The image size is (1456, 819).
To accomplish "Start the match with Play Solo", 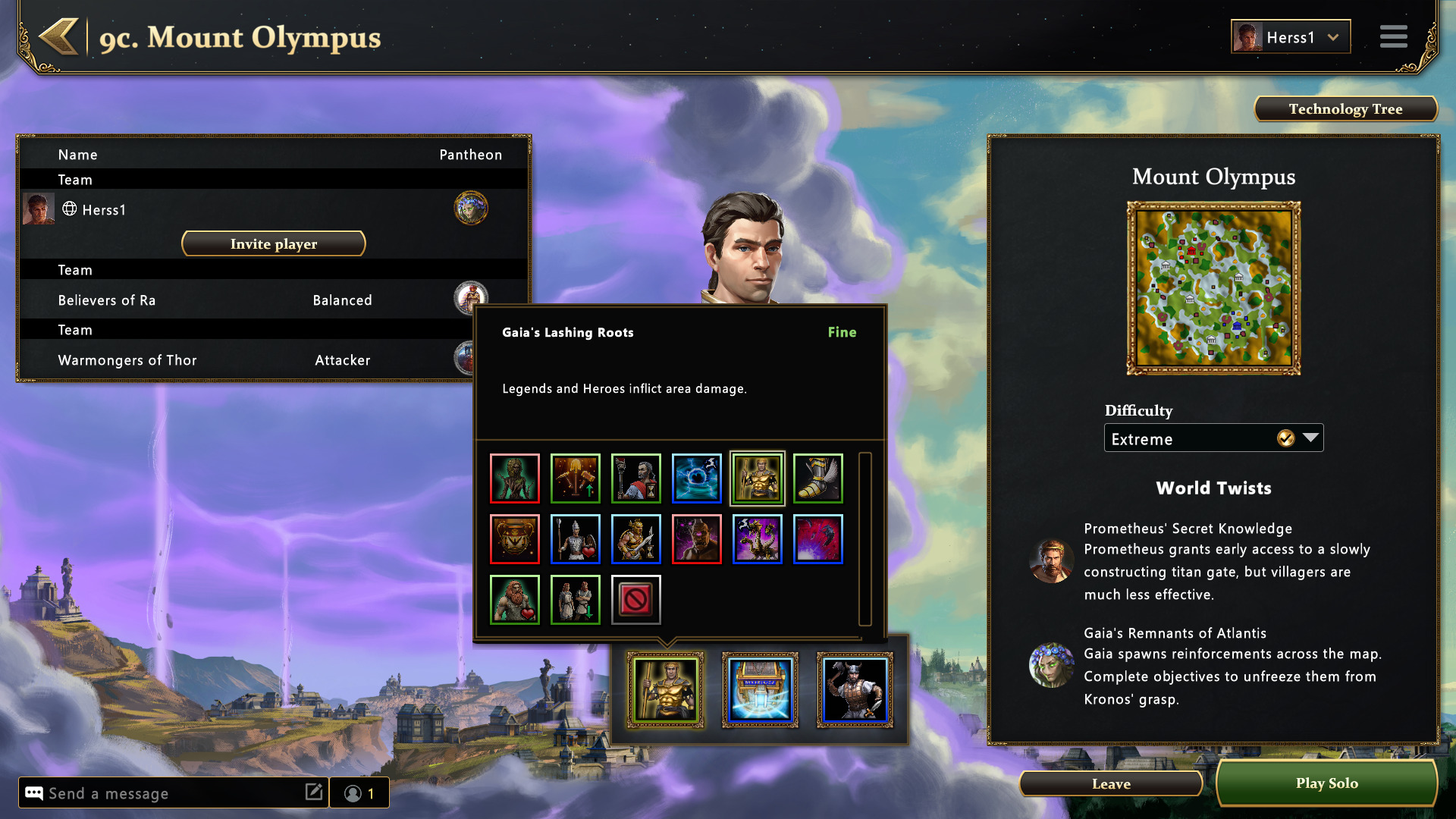I will pyautogui.click(x=1326, y=783).
